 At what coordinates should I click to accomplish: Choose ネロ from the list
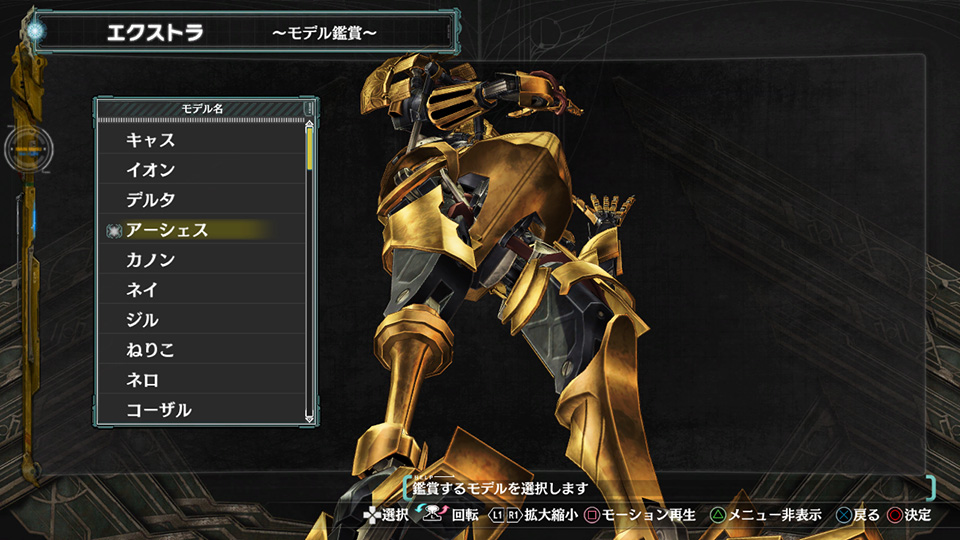pyautogui.click(x=142, y=380)
